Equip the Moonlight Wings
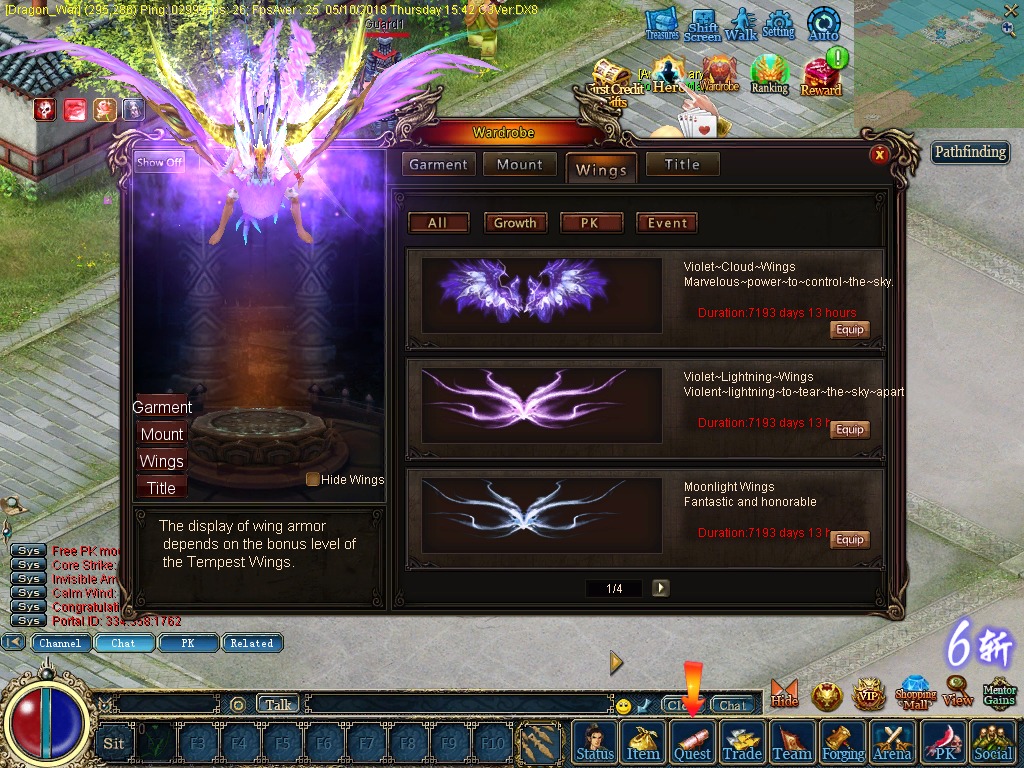 849,540
